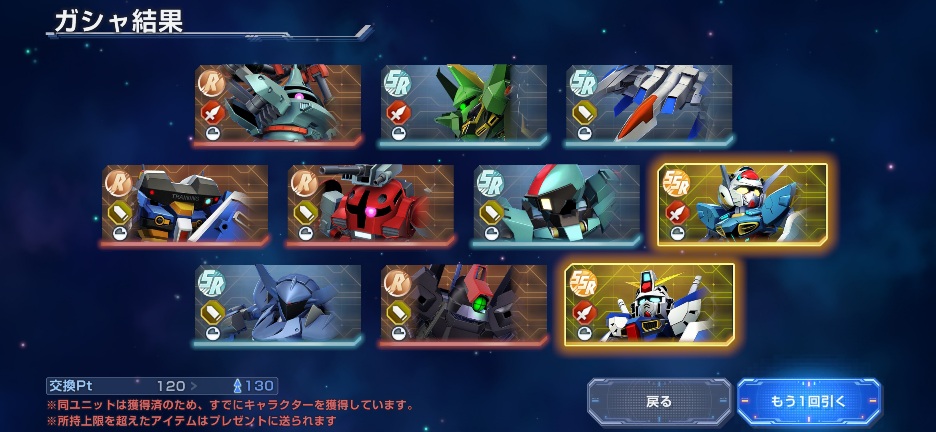Open the SR white-winged fighter unit card
Screen dimensions: 936x432
pyautogui.click(x=649, y=104)
